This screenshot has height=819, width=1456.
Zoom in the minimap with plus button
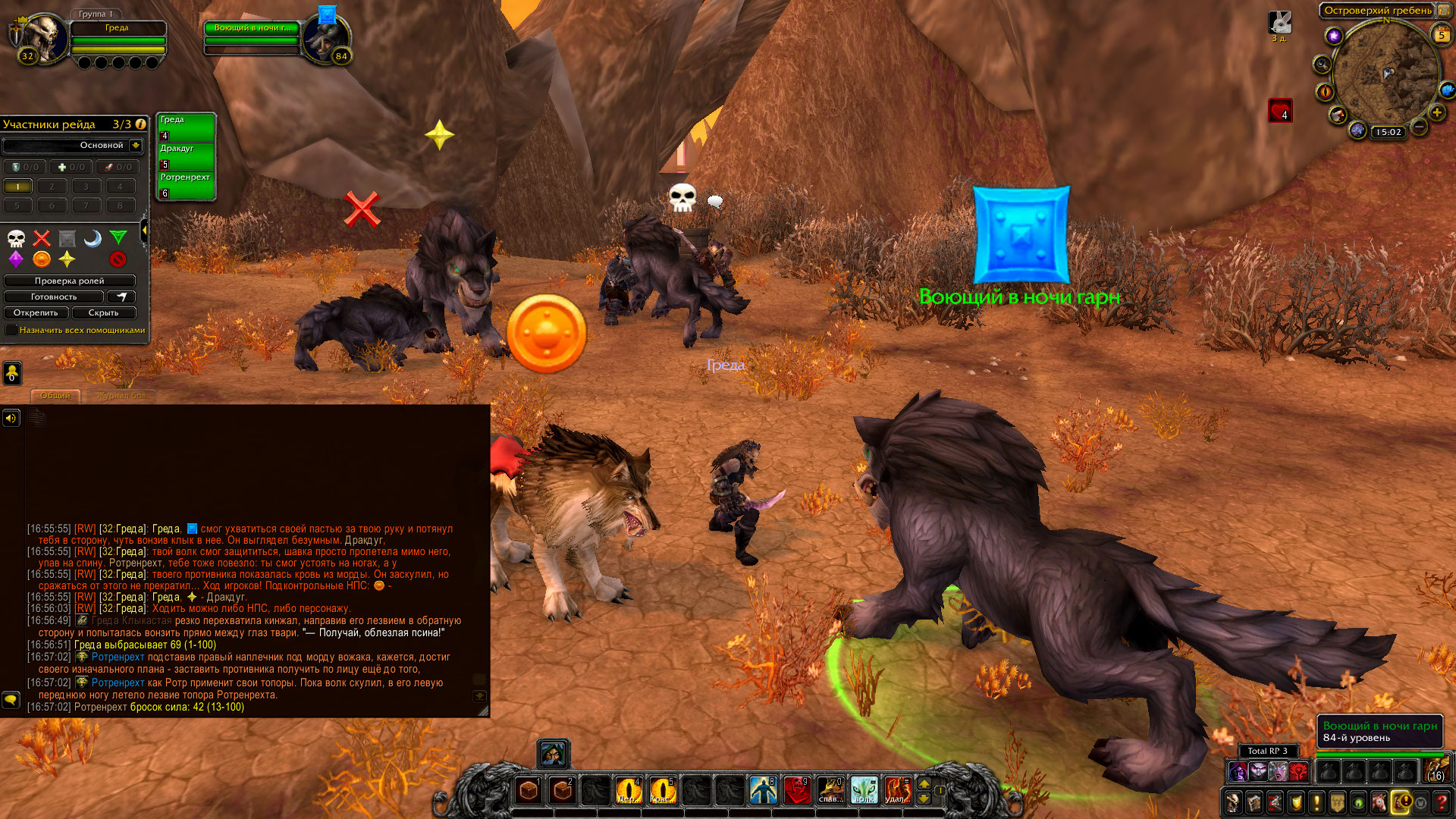tap(1436, 113)
